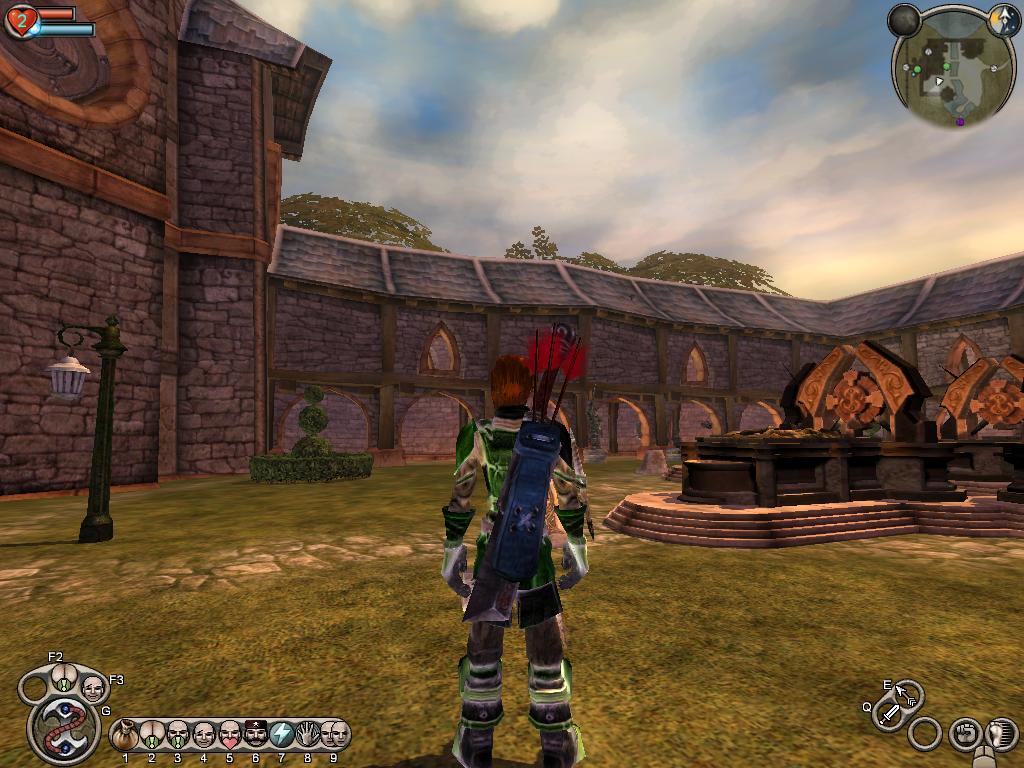Image resolution: width=1024 pixels, height=768 pixels.
Task: Use the fart expression in slot 2
Action: pyautogui.click(x=152, y=736)
